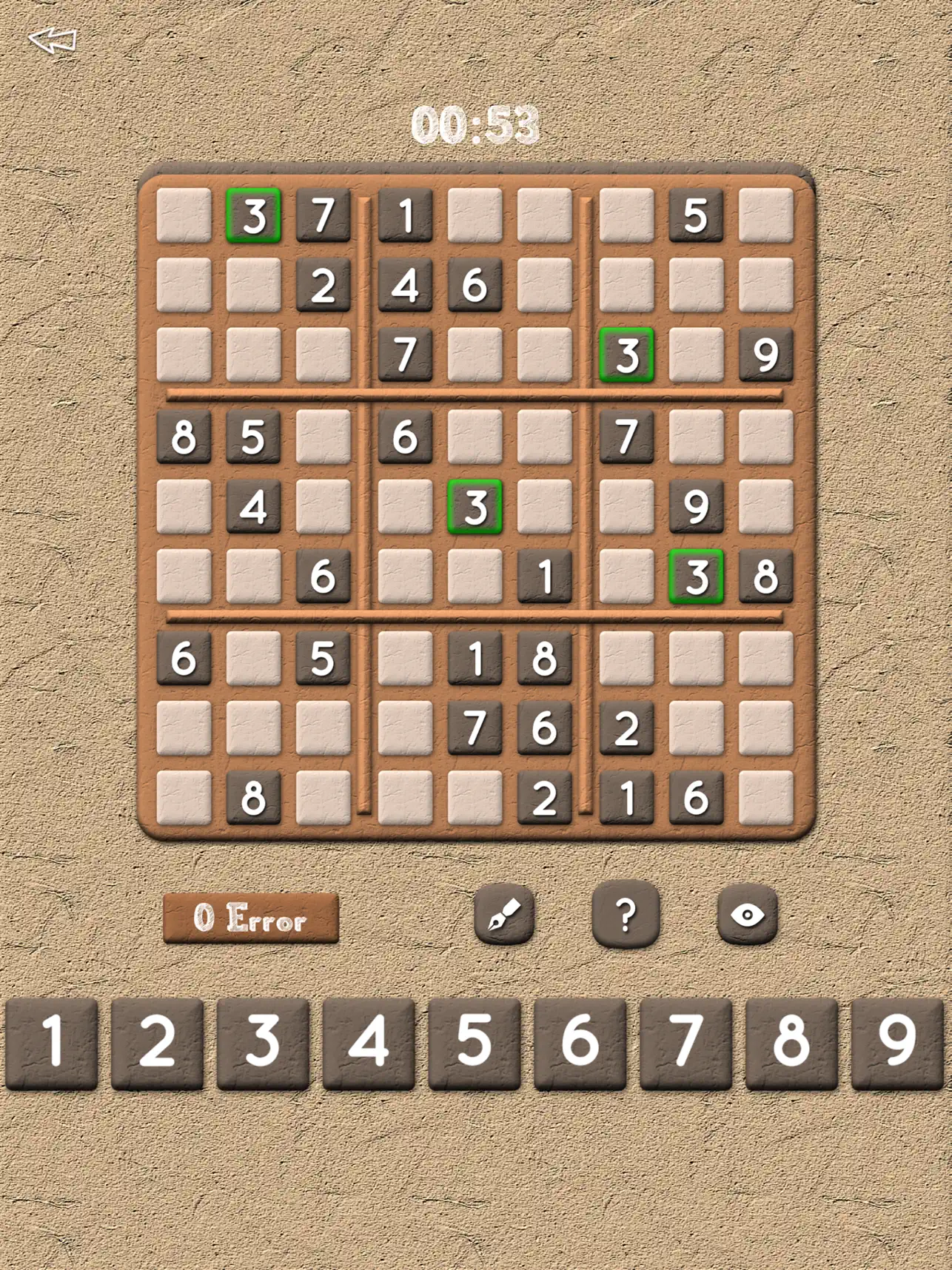Toggle solution visibility with the eye icon
Viewport: 952px width, 1270px height.
point(749,915)
